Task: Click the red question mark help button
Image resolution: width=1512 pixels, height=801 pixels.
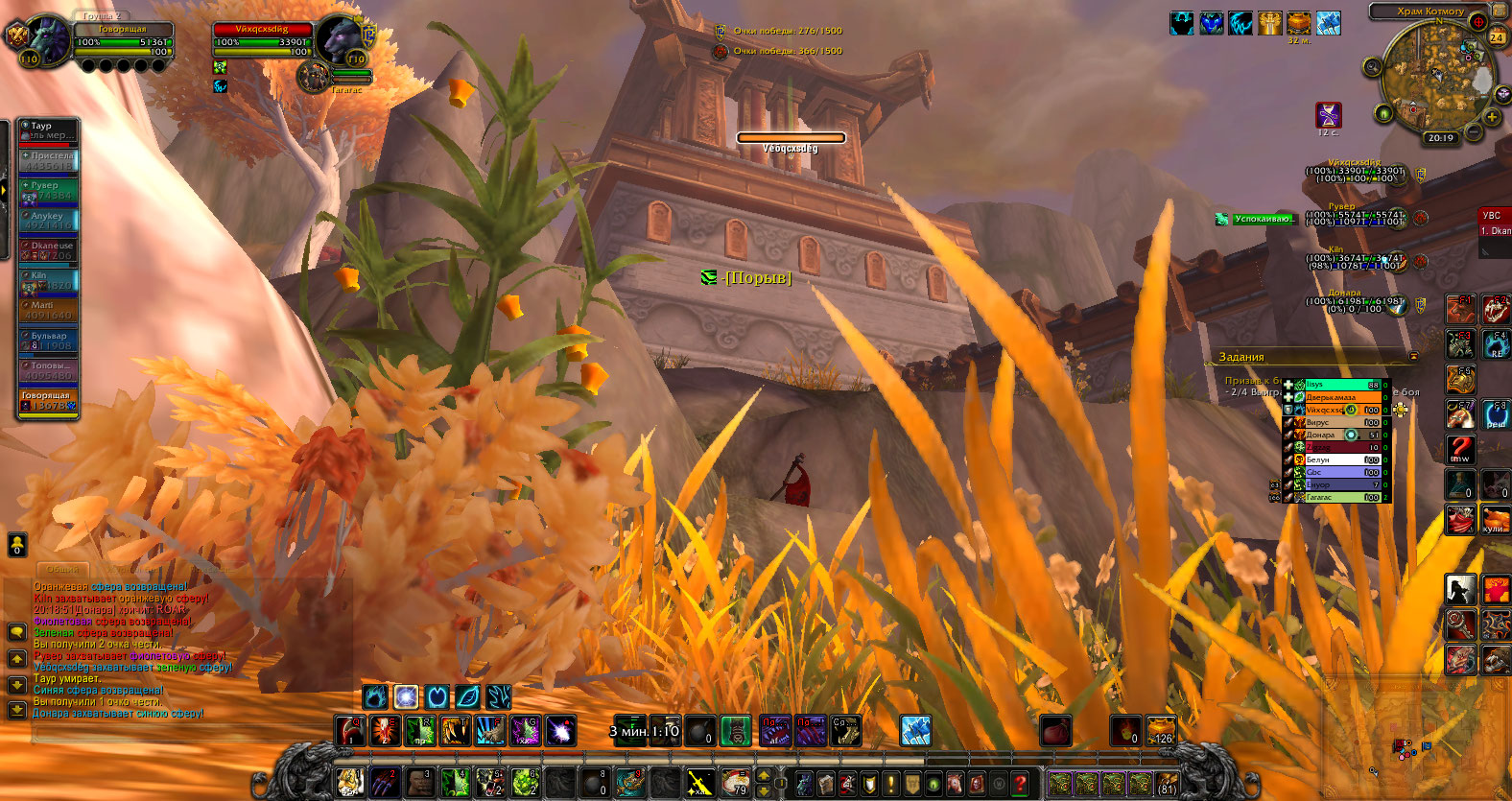Action: click(1020, 783)
